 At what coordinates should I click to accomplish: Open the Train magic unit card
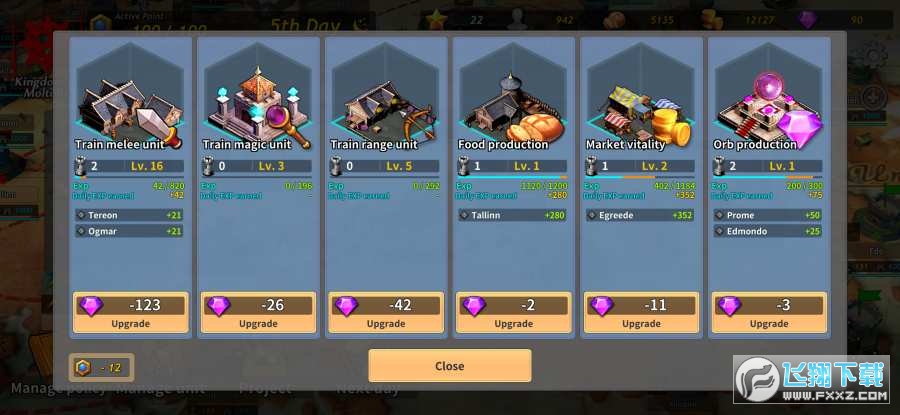click(258, 100)
